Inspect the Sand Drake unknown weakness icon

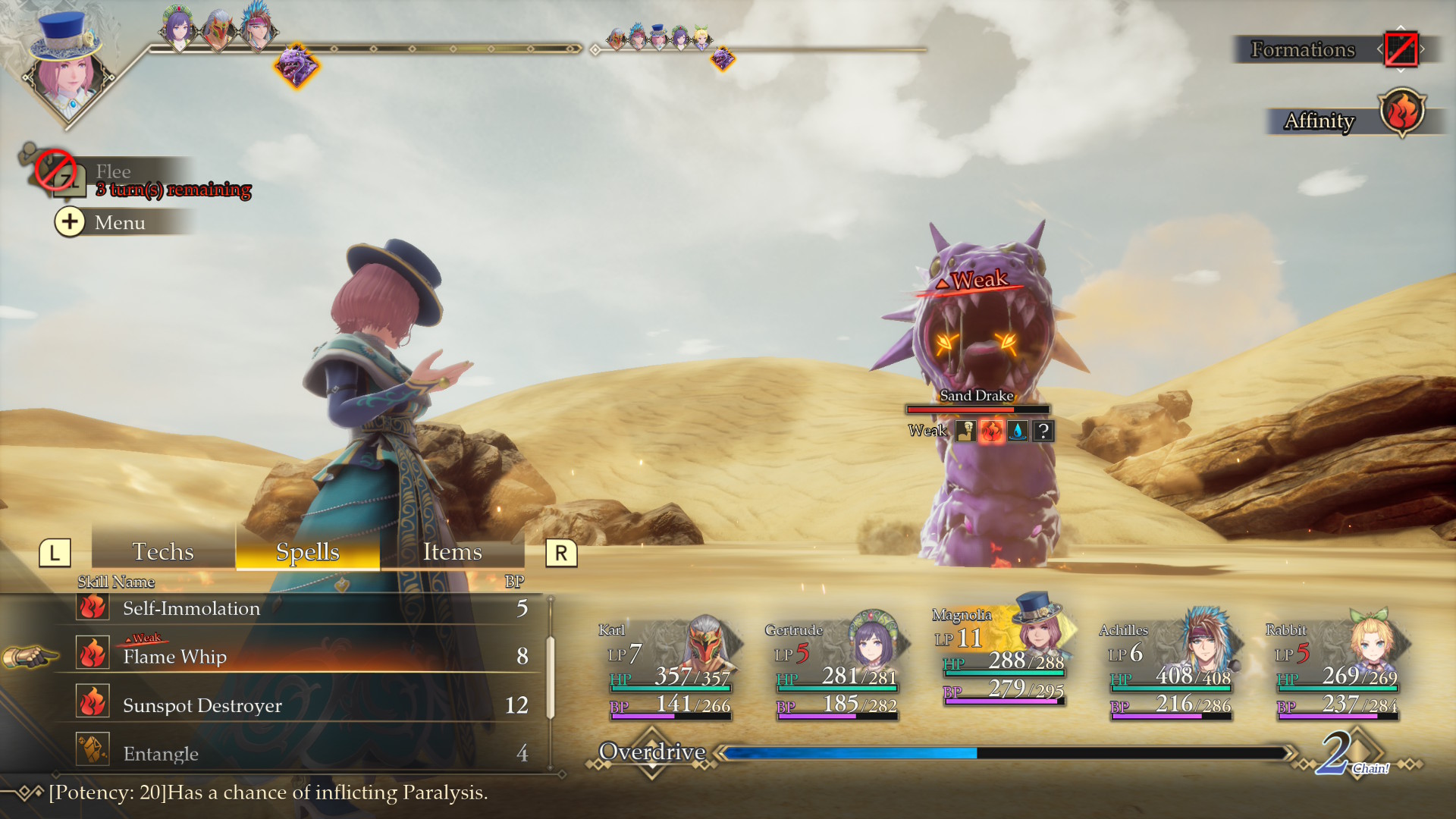pyautogui.click(x=1043, y=431)
